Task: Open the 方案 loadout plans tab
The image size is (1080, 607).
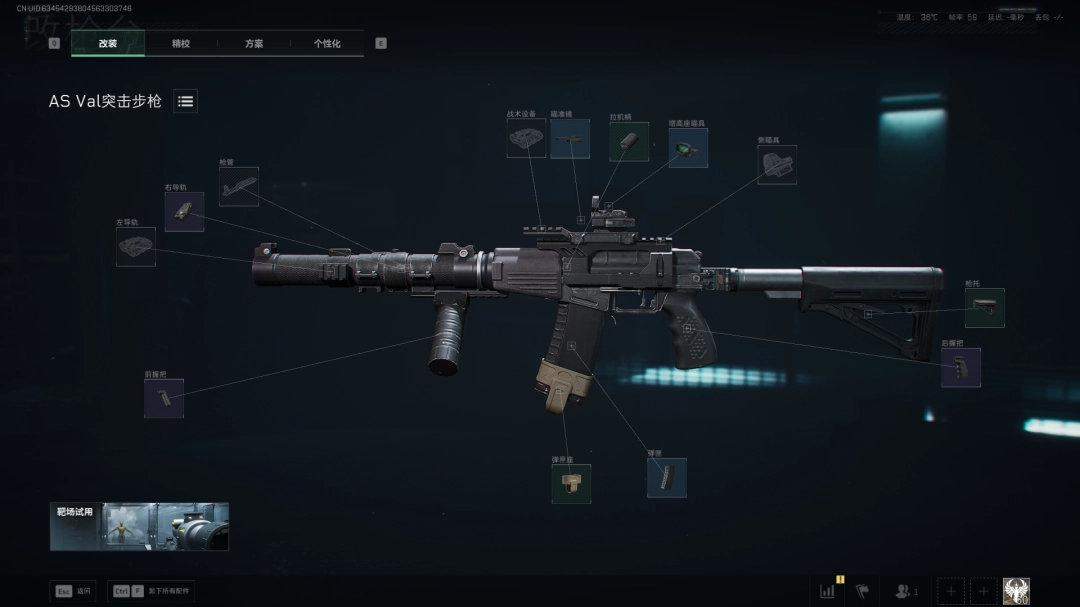Action: (254, 44)
